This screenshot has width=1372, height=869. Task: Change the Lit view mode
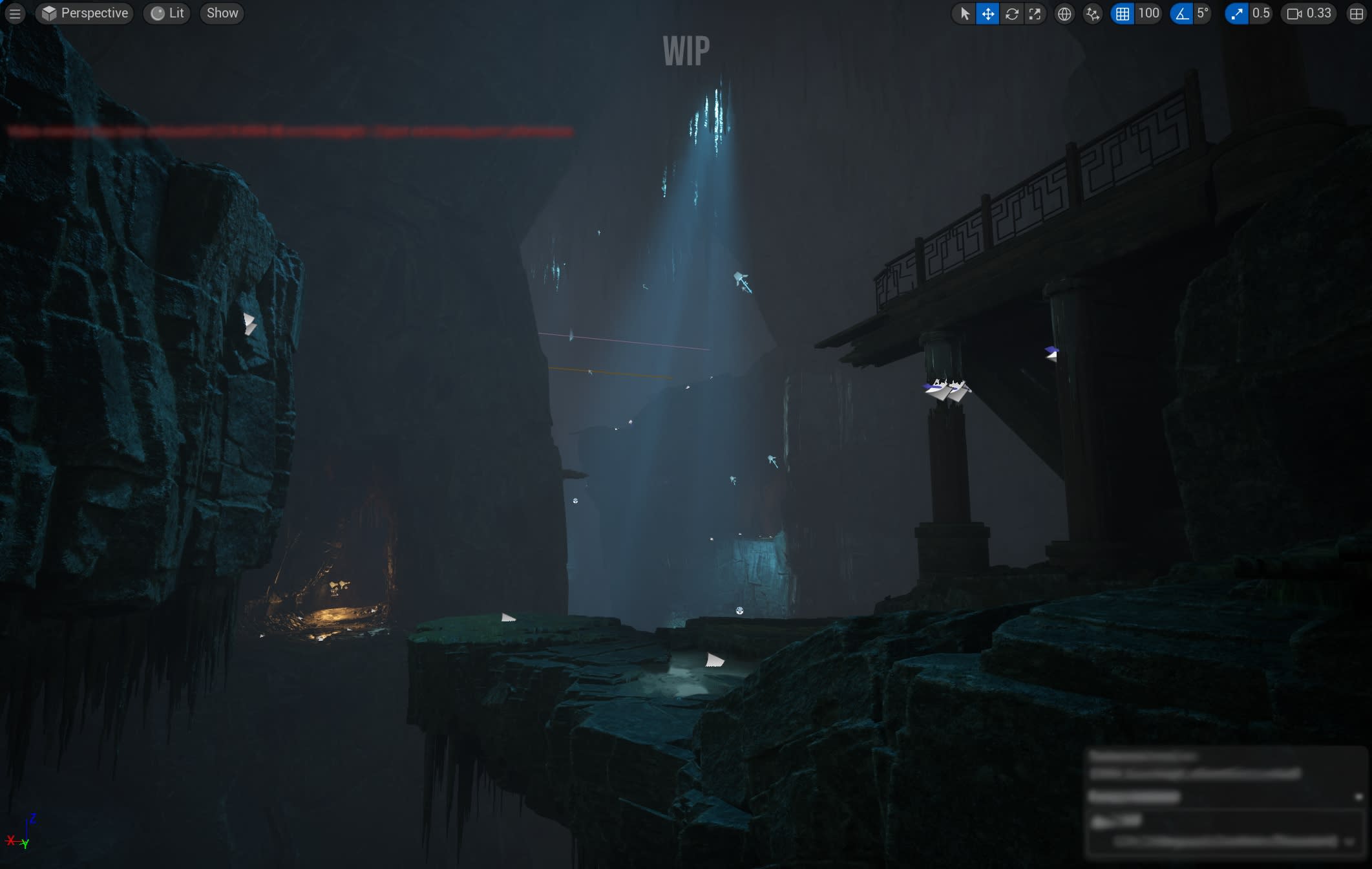(x=167, y=14)
